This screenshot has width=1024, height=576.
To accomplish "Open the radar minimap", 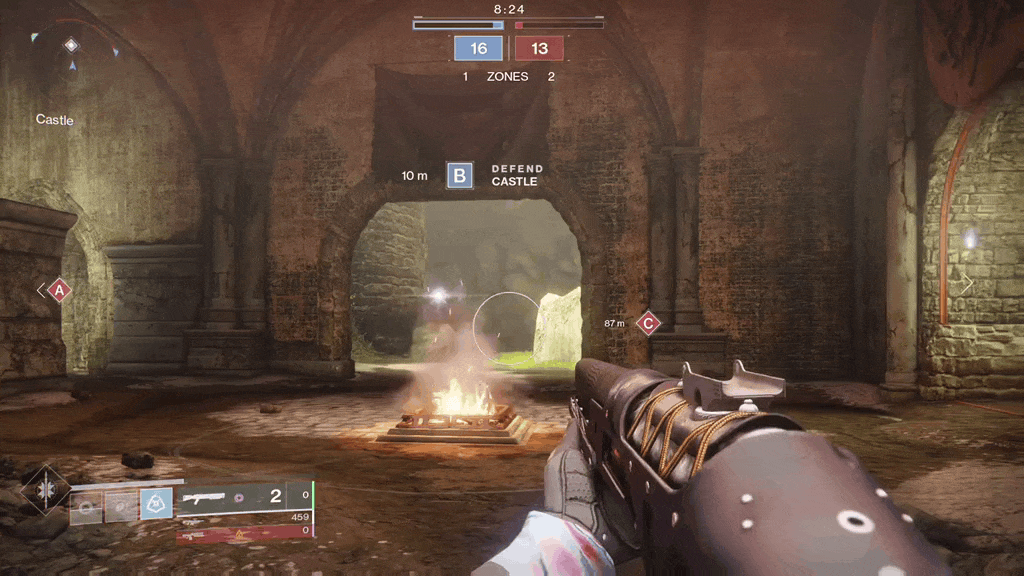I will pos(72,60).
